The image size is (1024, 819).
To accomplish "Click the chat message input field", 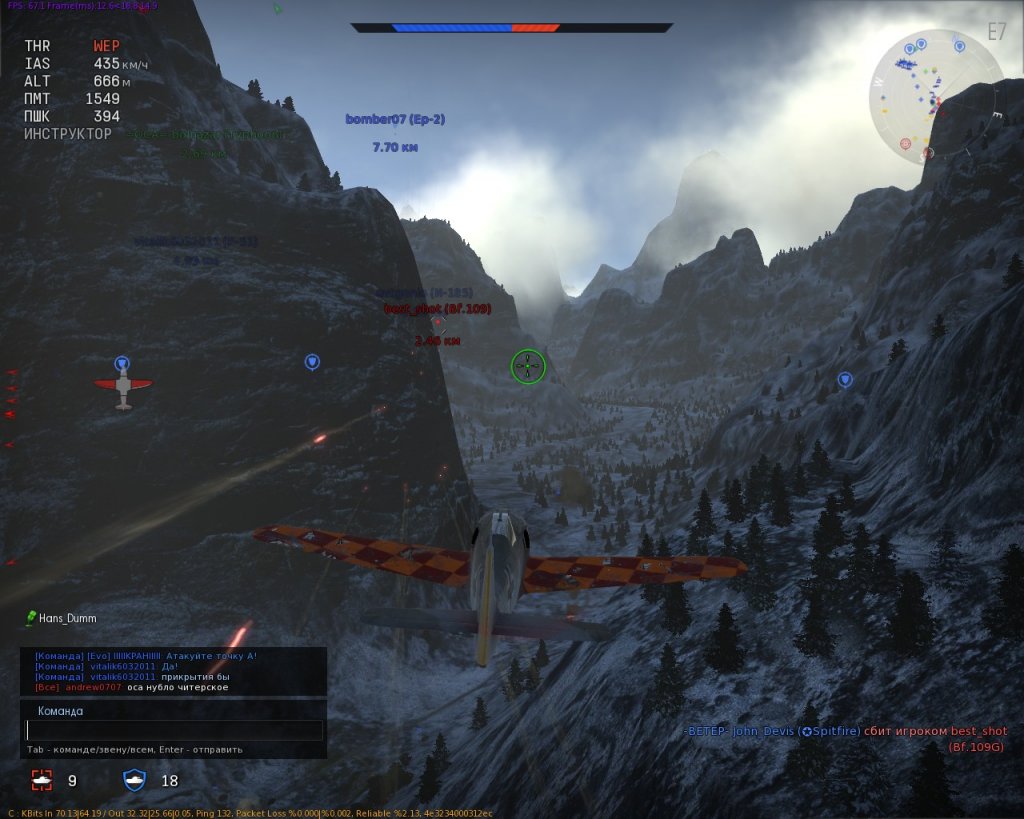I will point(174,731).
